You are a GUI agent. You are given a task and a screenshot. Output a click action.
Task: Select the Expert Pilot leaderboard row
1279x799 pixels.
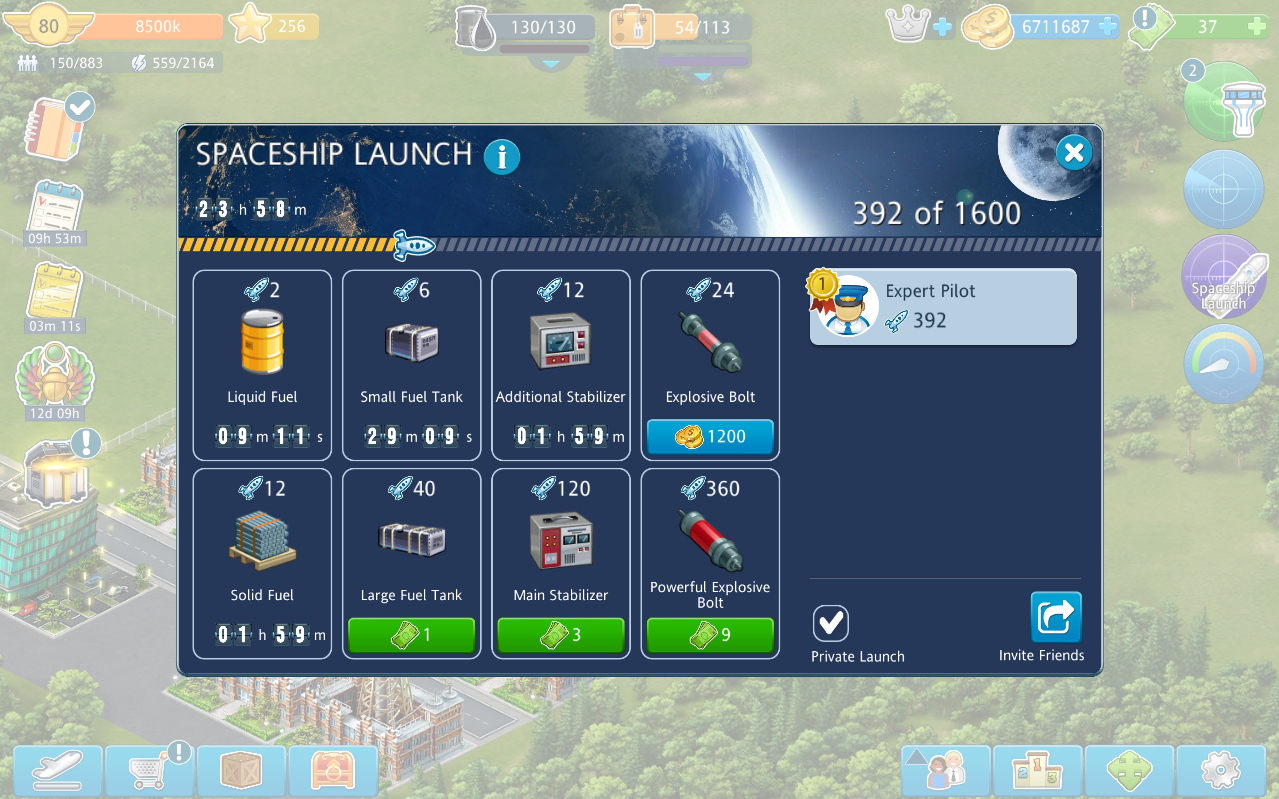(943, 306)
